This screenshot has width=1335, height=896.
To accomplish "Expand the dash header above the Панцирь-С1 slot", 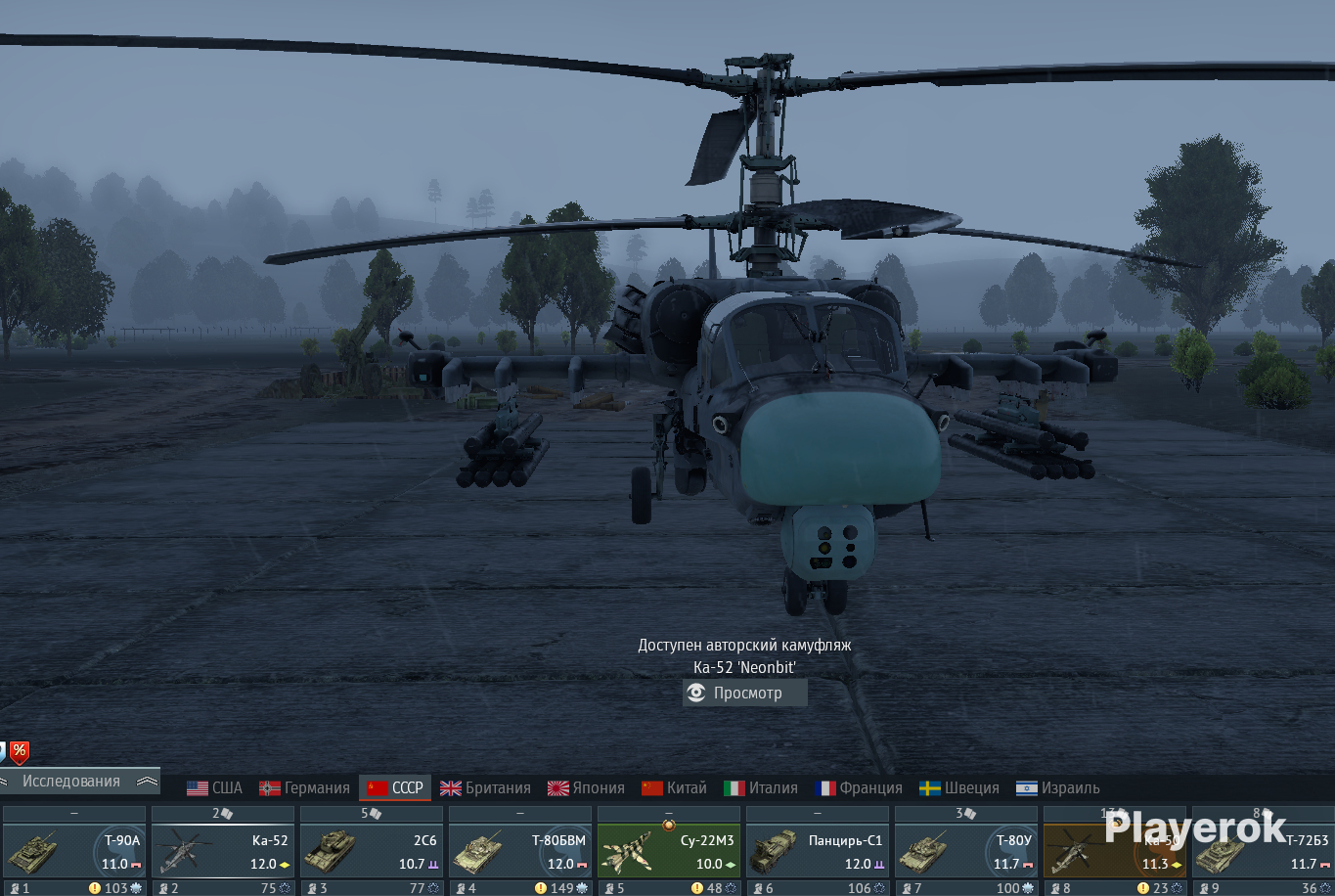I will click(817, 813).
